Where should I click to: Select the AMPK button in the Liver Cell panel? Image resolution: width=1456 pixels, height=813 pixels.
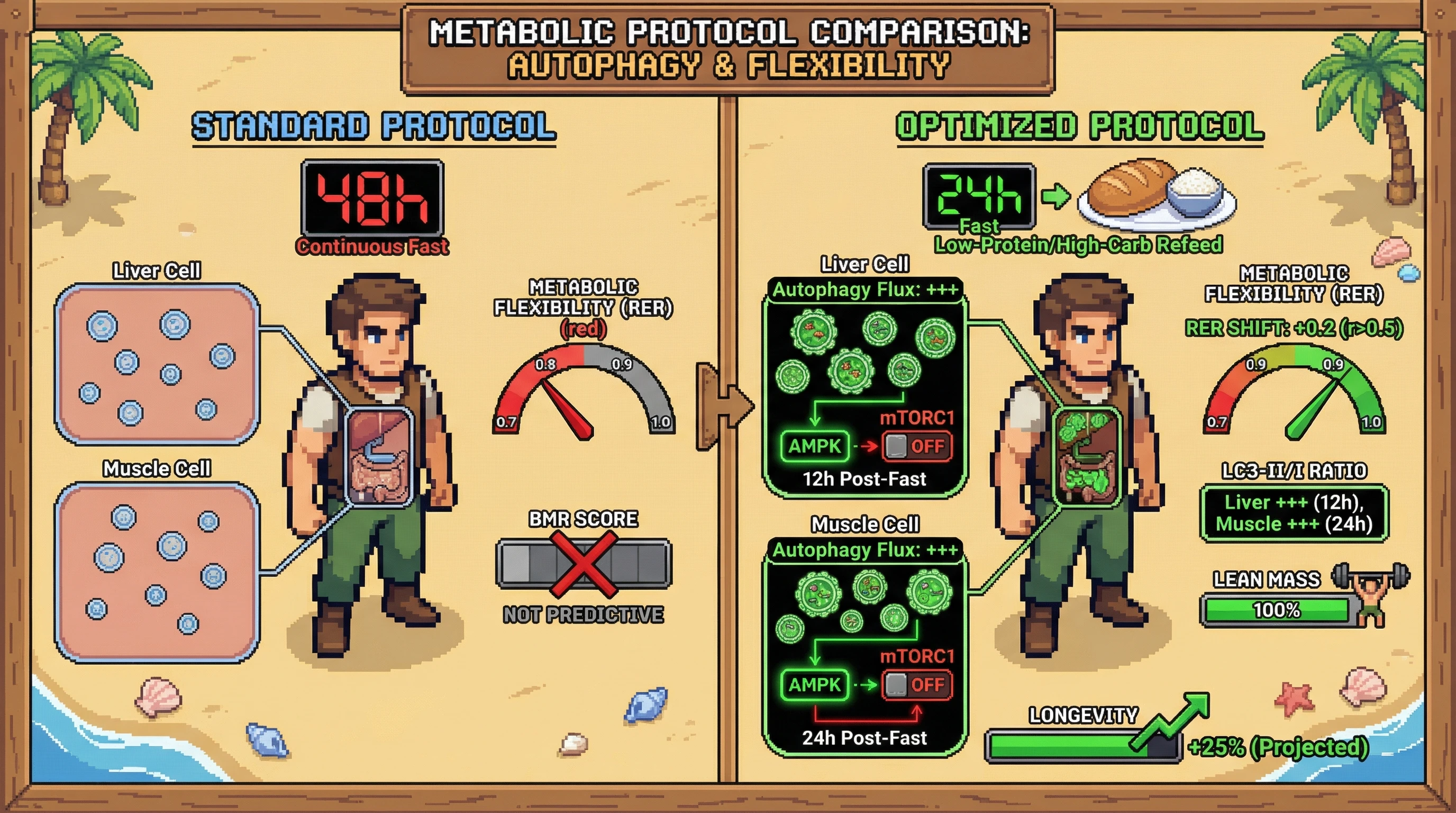tap(814, 446)
